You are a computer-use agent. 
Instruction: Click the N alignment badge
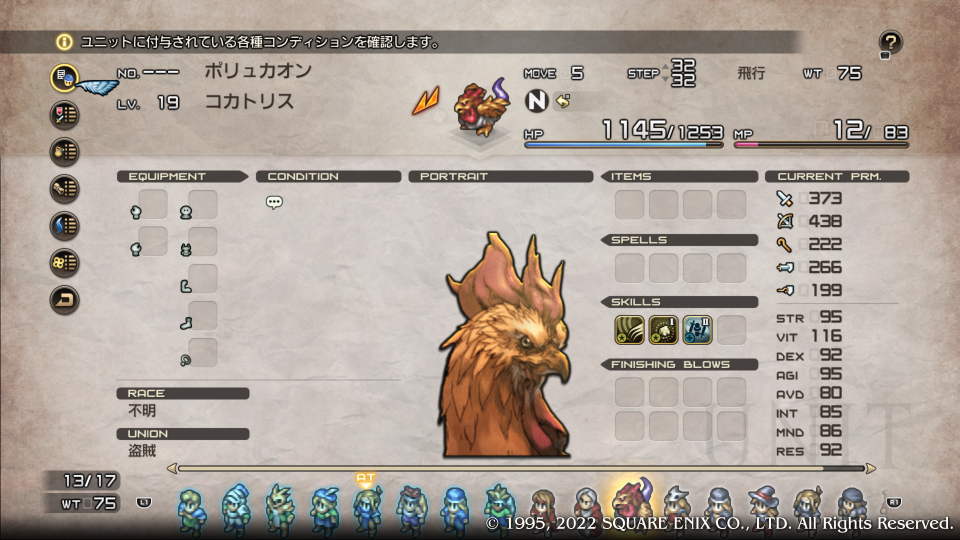pos(538,102)
